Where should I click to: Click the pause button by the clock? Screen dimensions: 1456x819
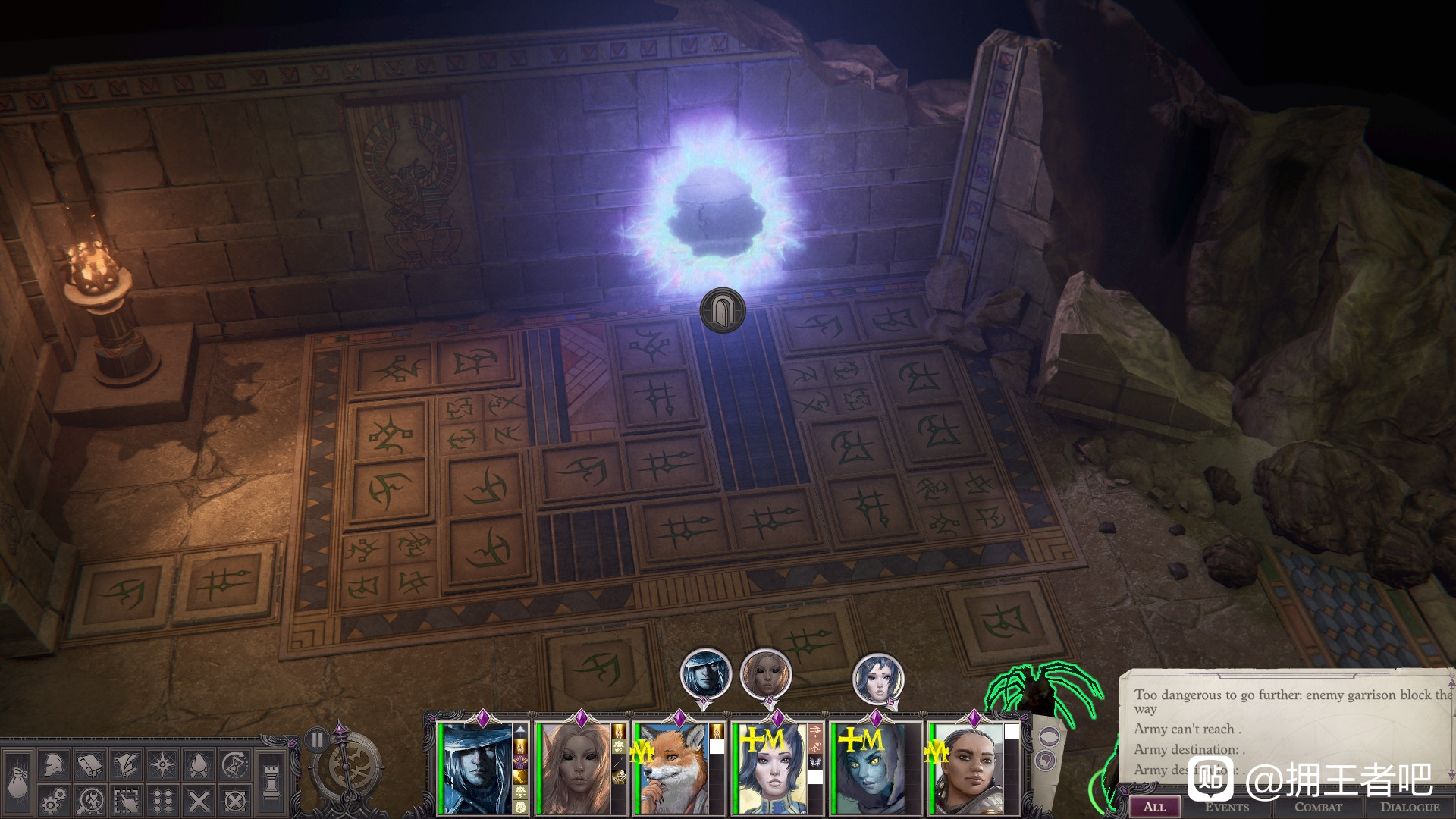[x=317, y=739]
